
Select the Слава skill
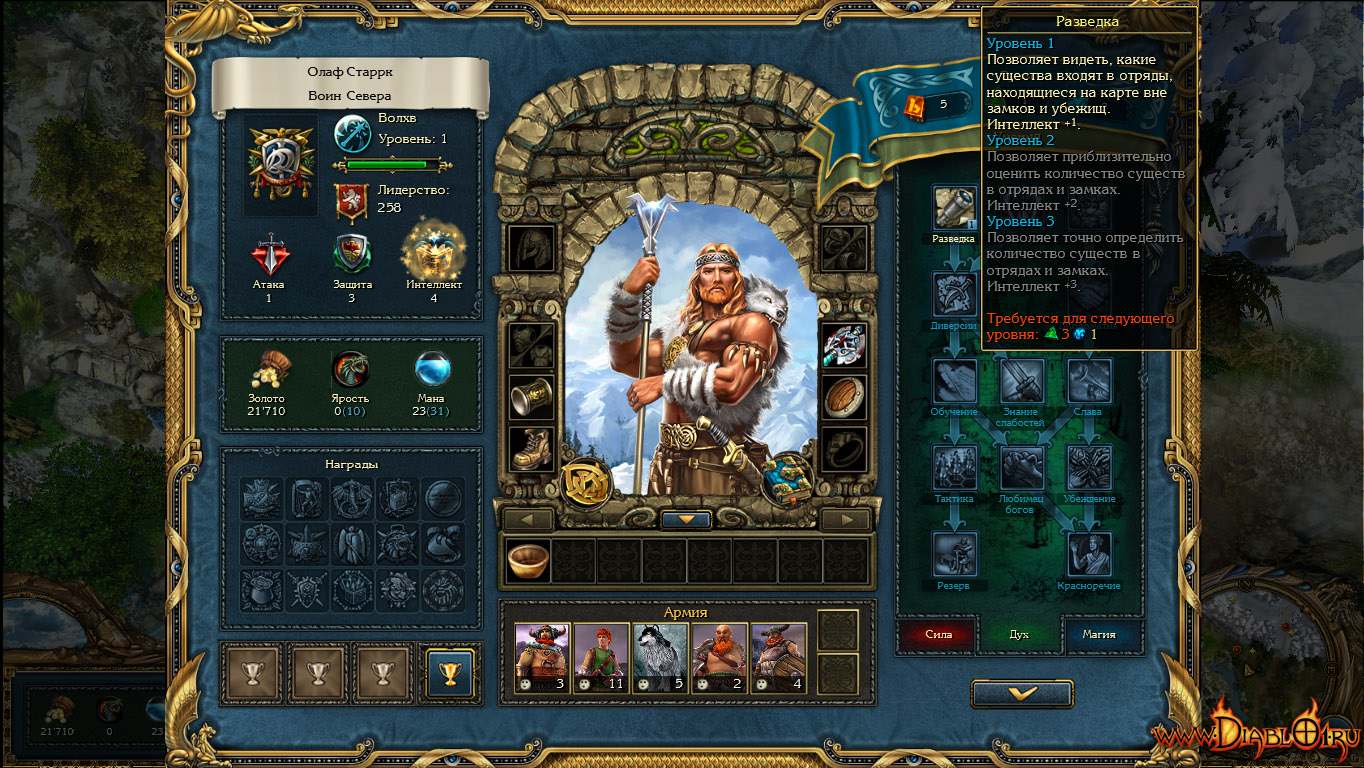[1089, 381]
